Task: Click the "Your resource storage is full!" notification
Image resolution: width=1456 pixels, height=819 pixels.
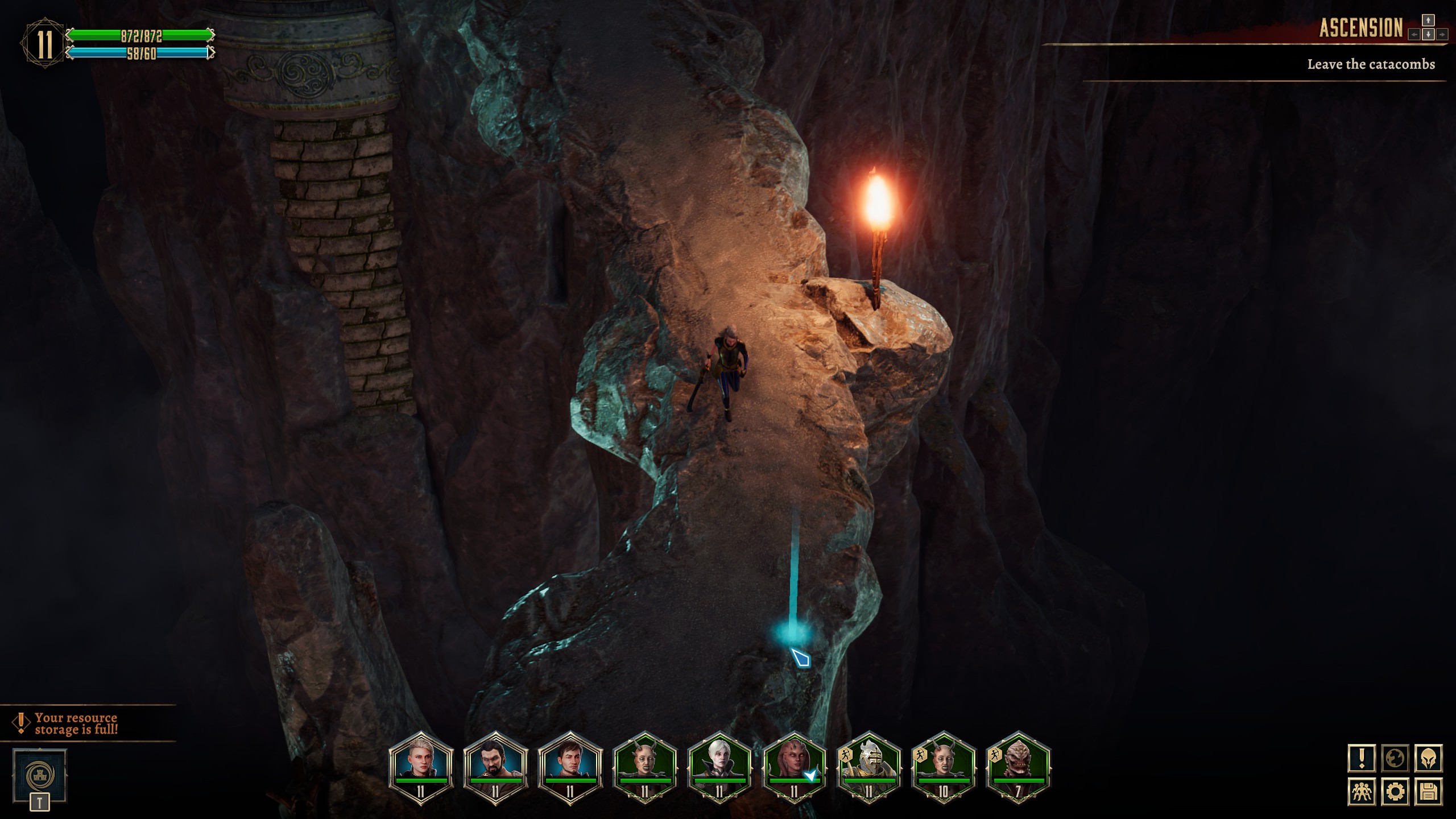Action: pyautogui.click(x=76, y=723)
